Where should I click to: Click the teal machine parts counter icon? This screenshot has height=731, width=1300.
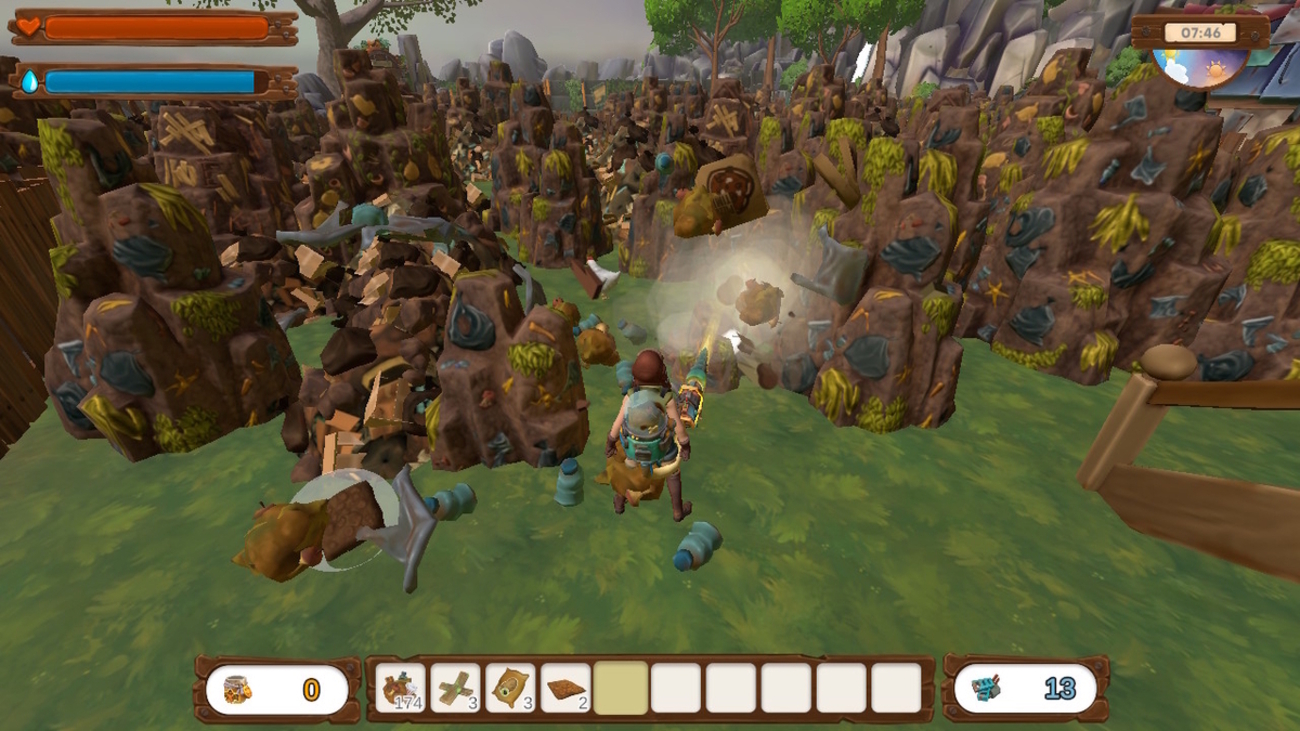click(x=986, y=689)
